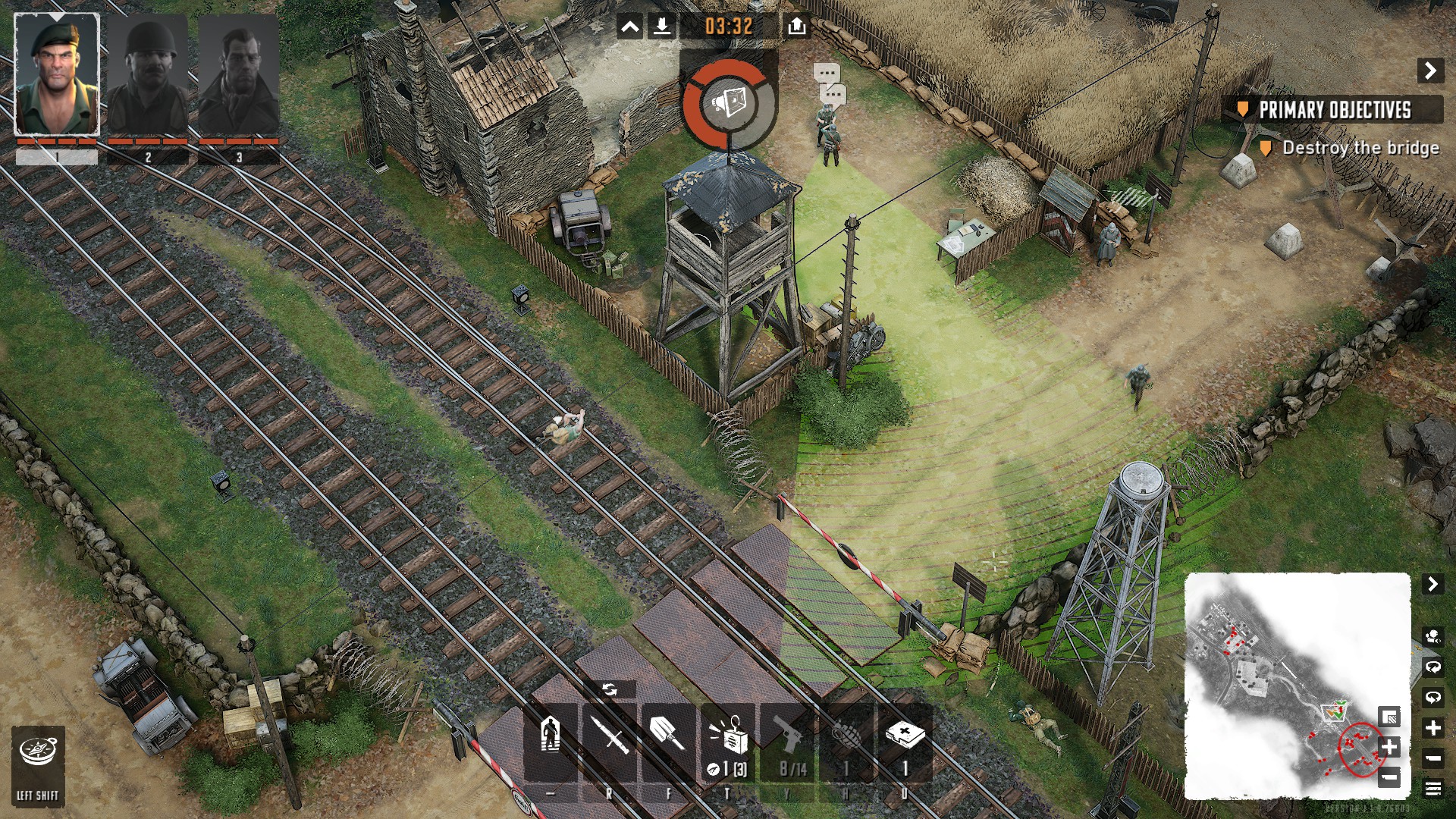The height and width of the screenshot is (819, 1456).
Task: Activate the compass icon in the corner
Action: pos(38,753)
